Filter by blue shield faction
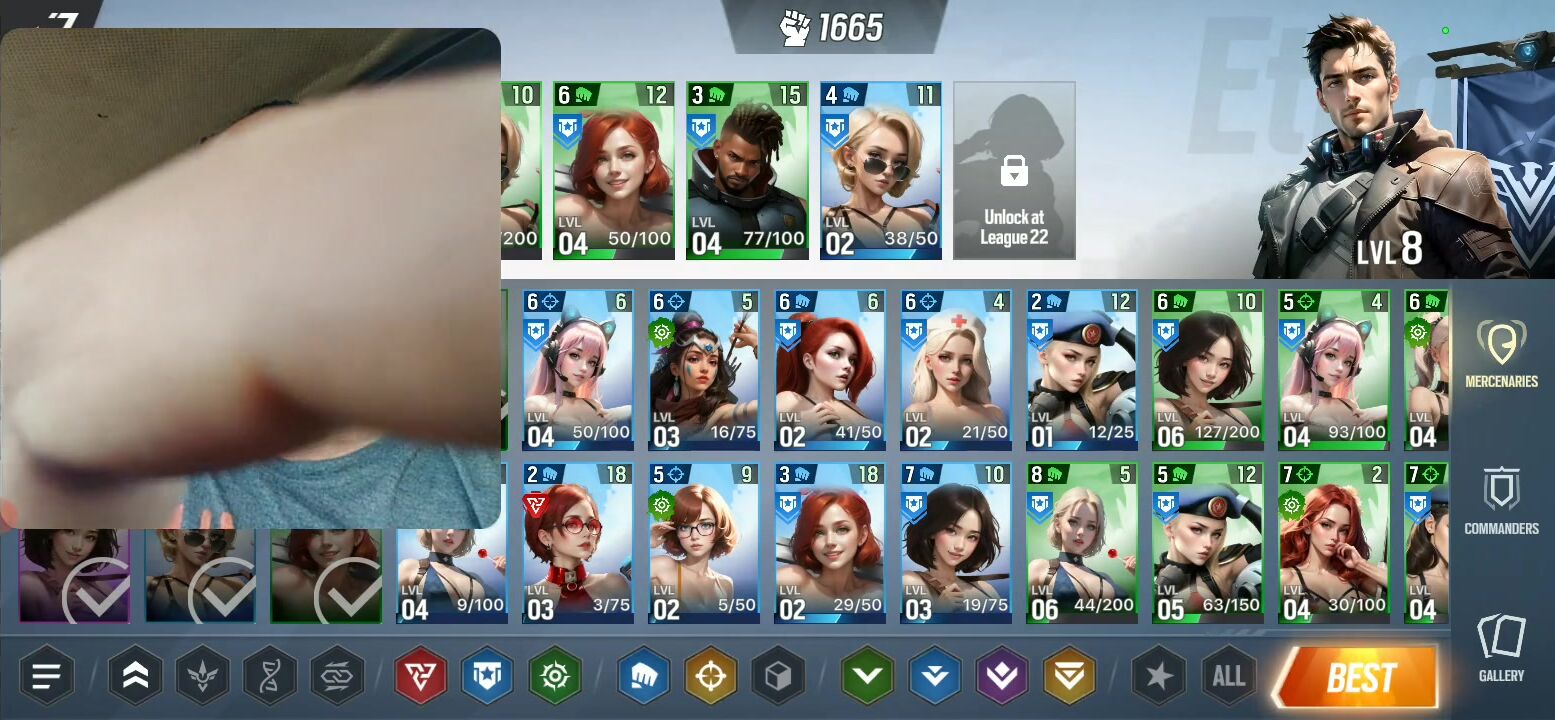The image size is (1555, 720). [x=487, y=677]
